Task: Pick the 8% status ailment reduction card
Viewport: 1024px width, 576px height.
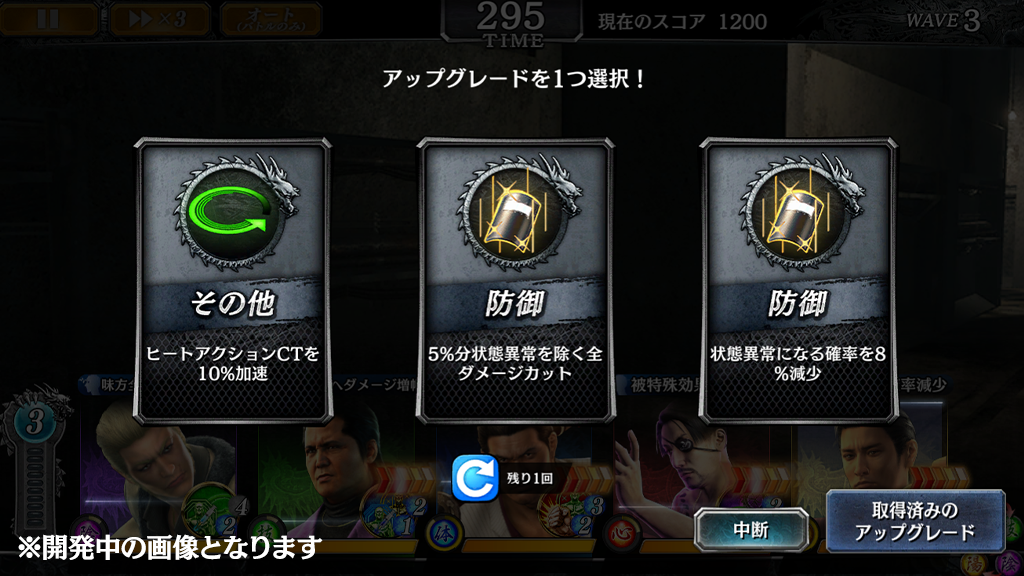Action: (797, 280)
